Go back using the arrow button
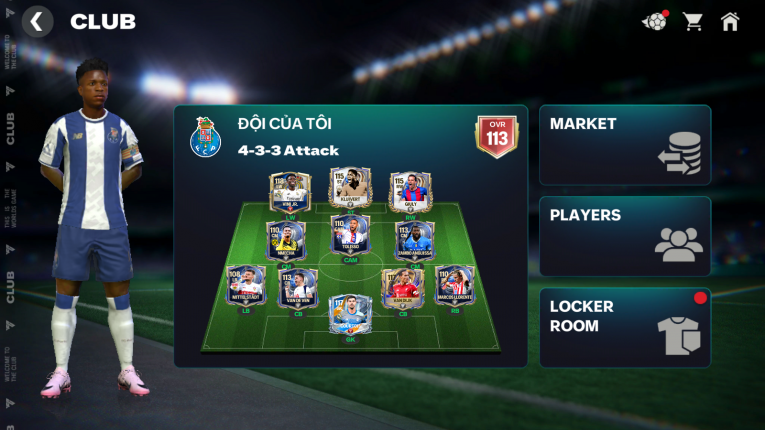Screen dimensions: 765x430 tap(37, 21)
